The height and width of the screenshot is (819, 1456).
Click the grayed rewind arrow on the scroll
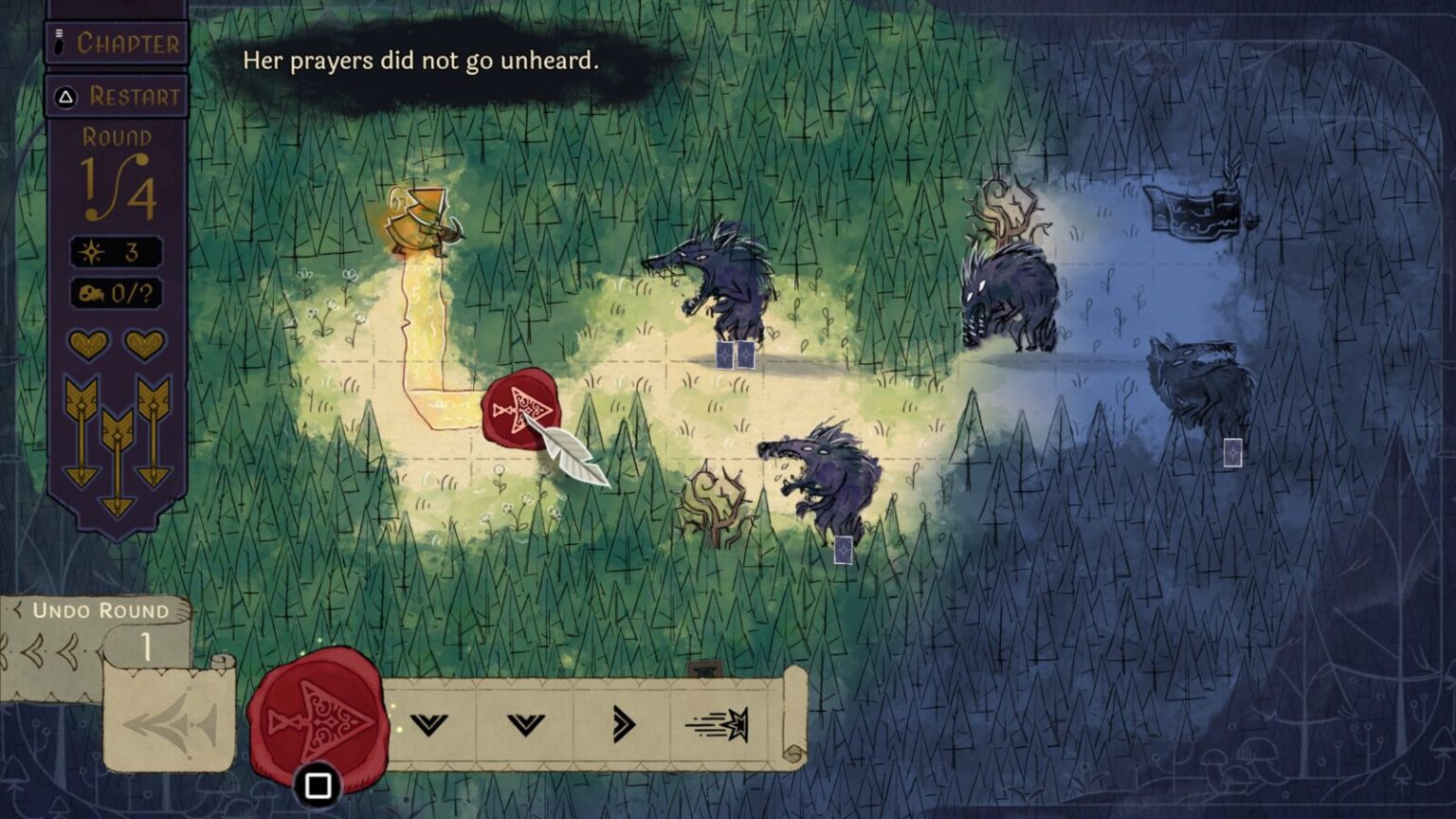(171, 723)
